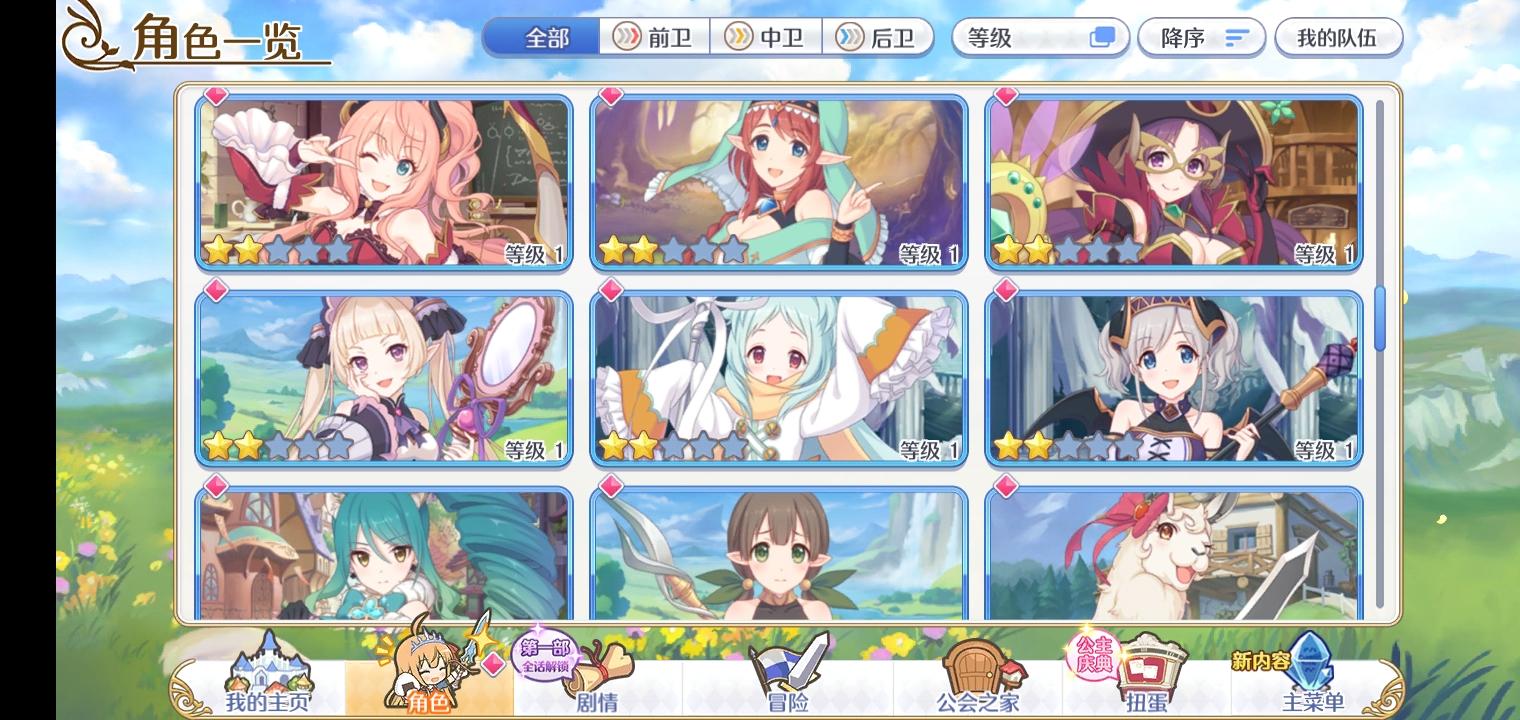The width and height of the screenshot is (1520, 720).
Task: Select the 角色 character tab icon
Action: [432, 670]
